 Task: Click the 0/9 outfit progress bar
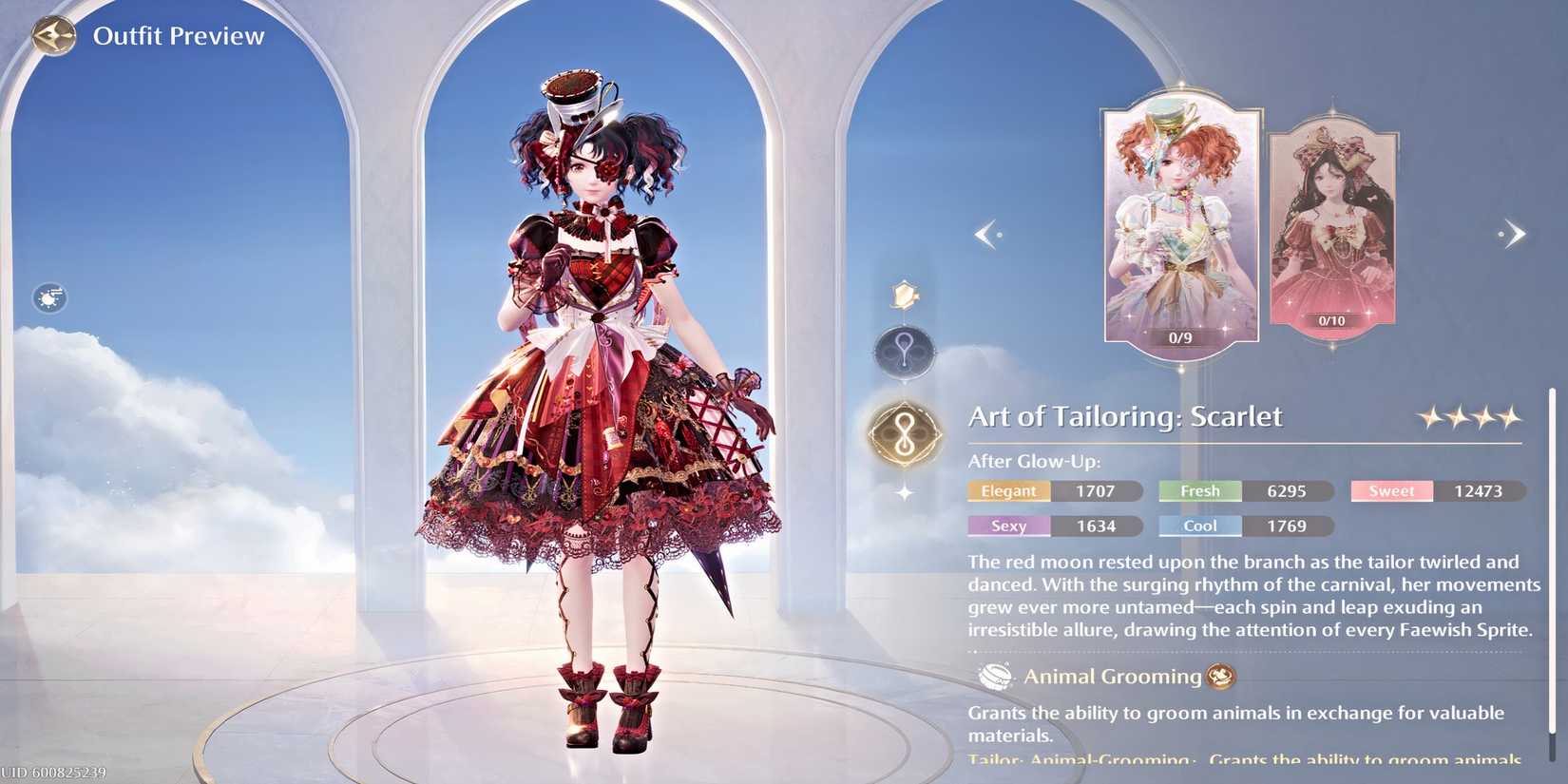coord(1180,336)
